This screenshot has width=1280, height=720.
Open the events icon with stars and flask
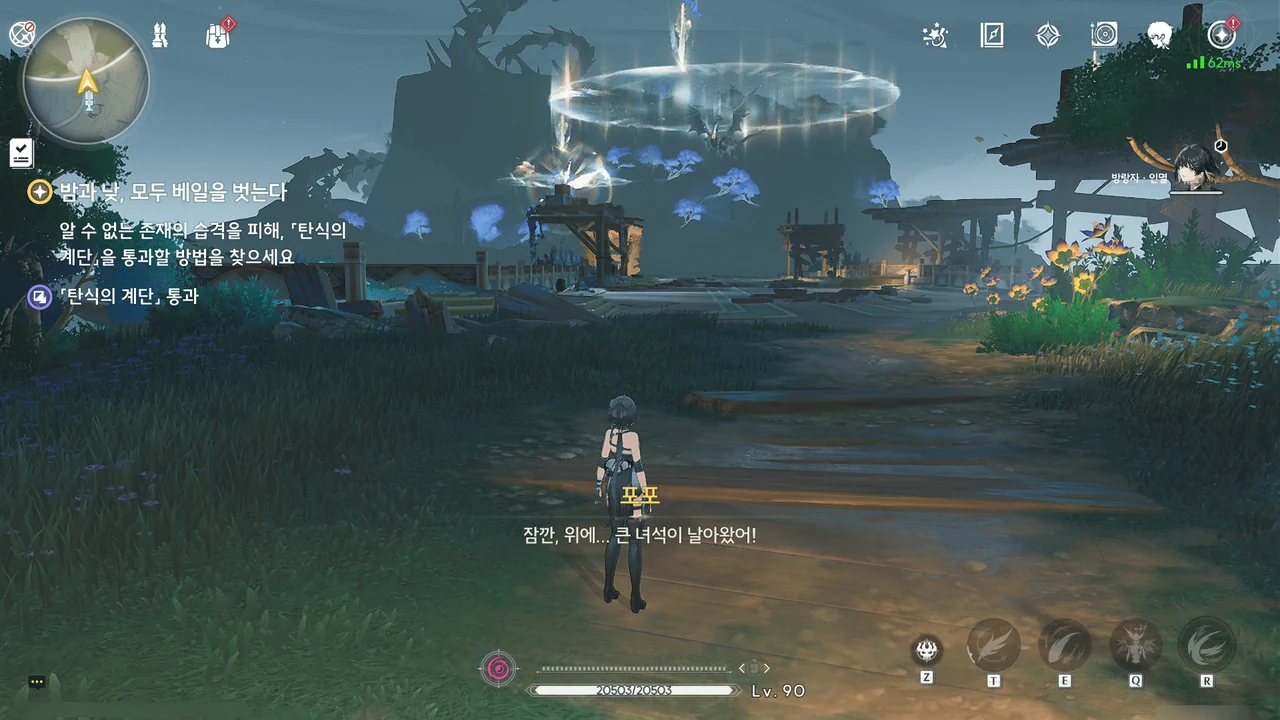(x=935, y=35)
